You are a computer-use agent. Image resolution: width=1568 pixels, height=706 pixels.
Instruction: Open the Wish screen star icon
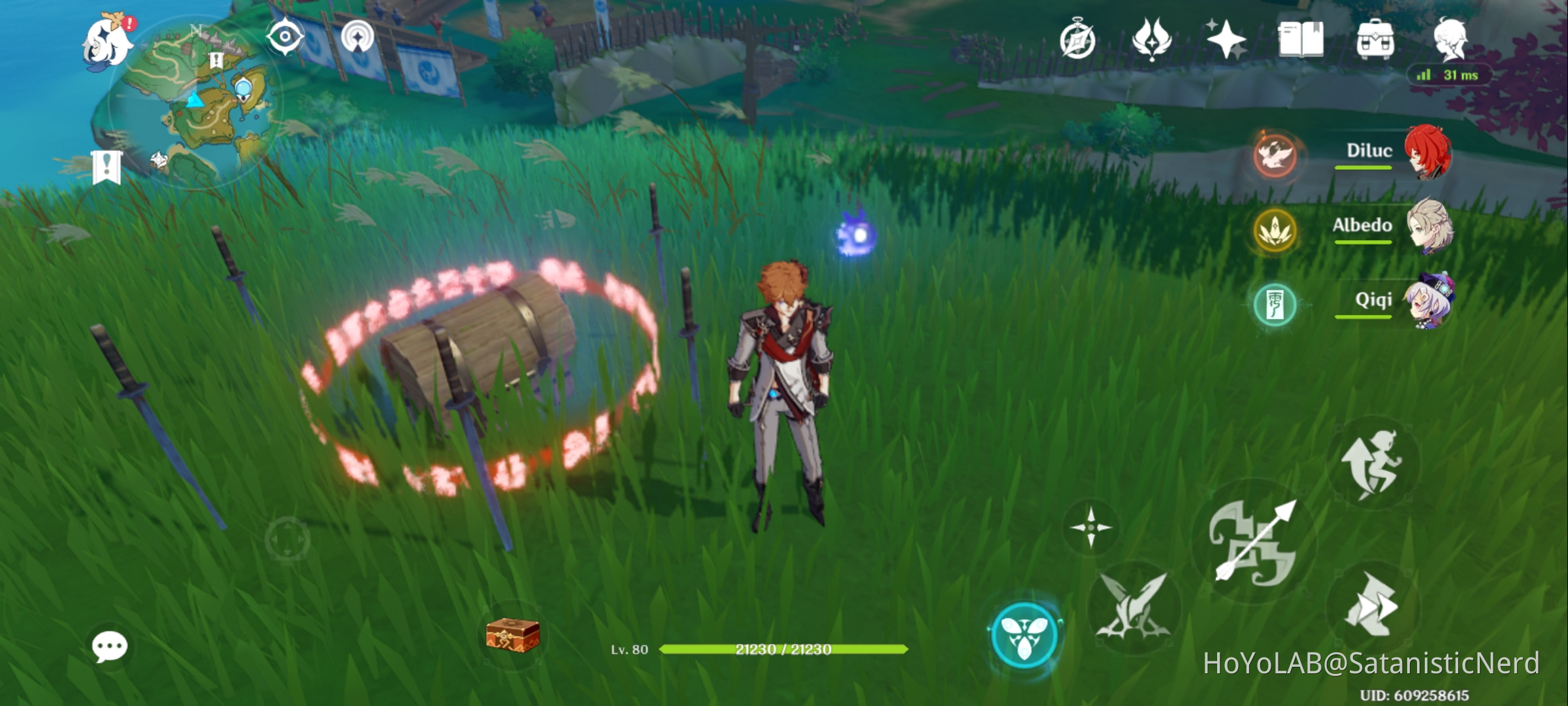tap(1225, 39)
